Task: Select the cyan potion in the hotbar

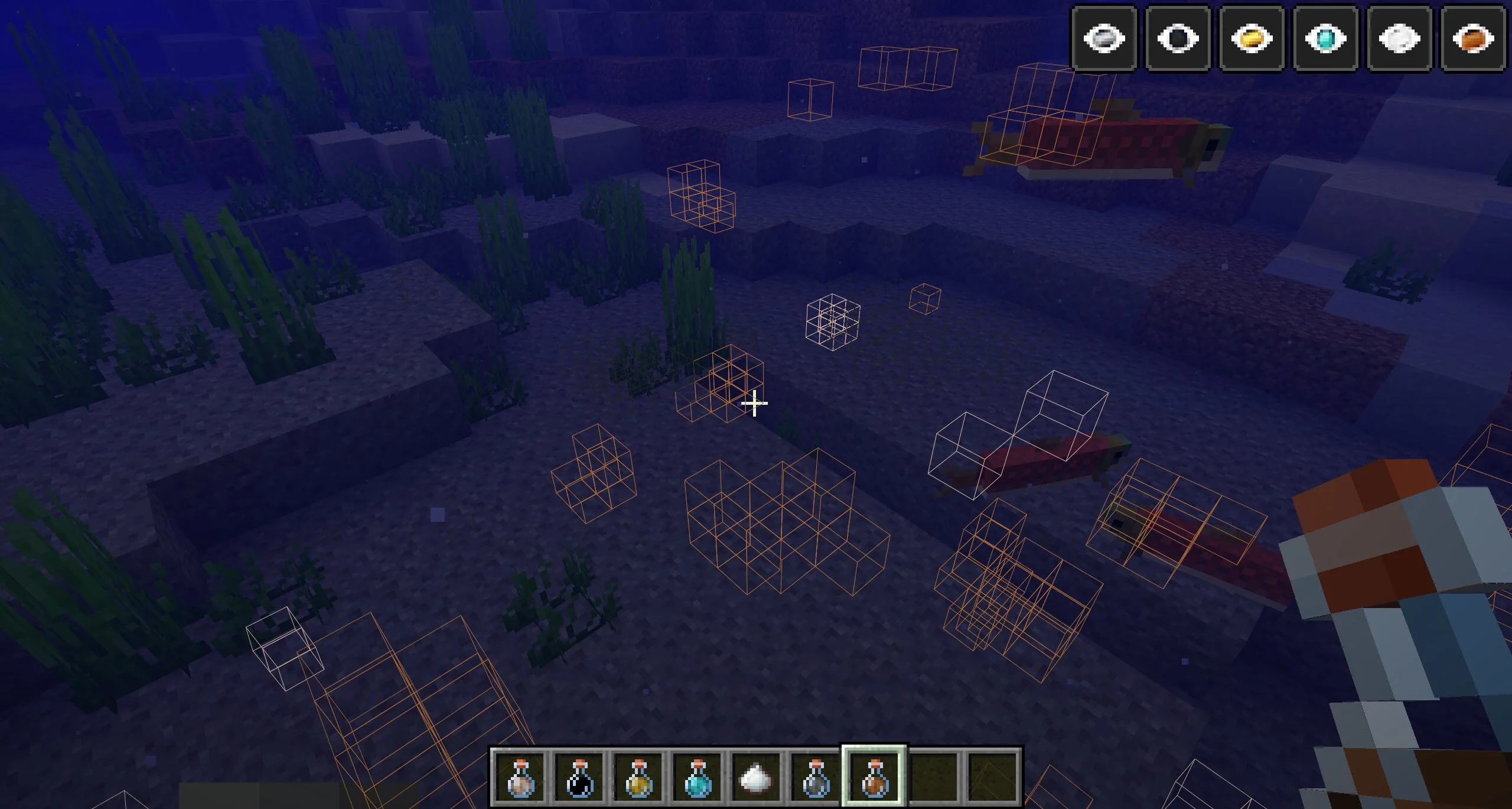Action: coord(698,778)
